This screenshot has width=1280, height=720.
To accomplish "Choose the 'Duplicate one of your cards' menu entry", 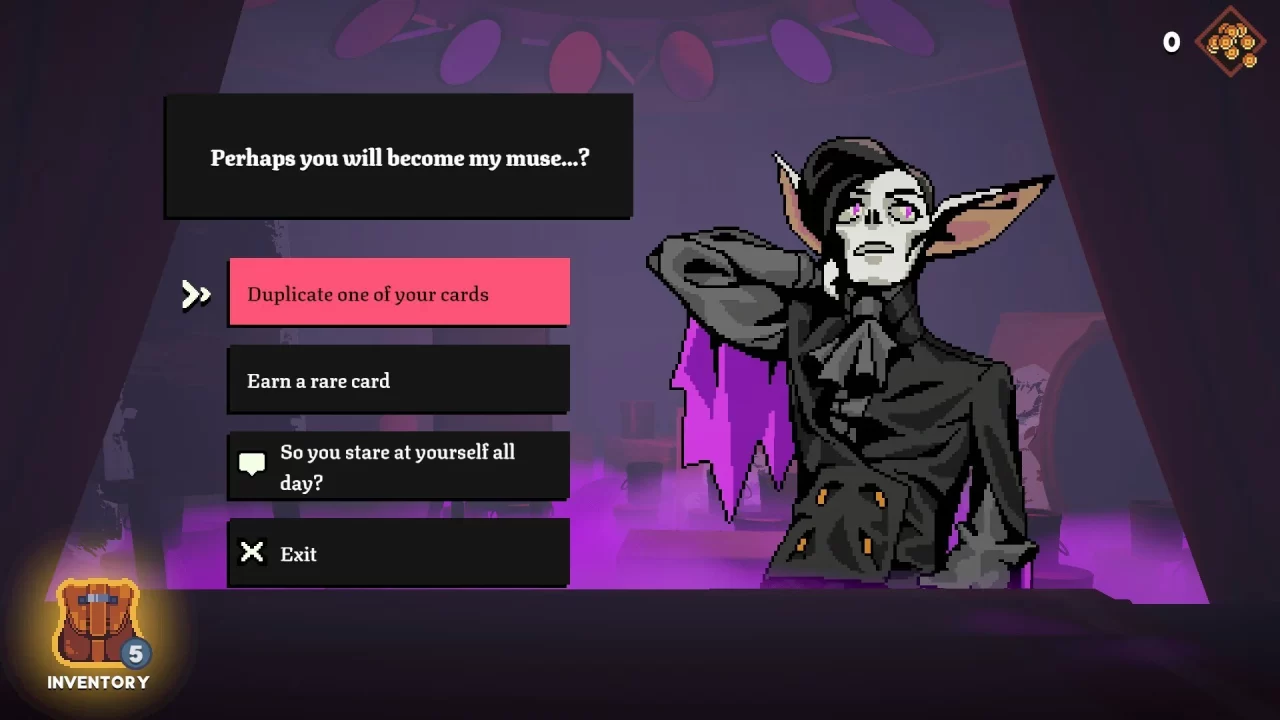I will (x=398, y=293).
